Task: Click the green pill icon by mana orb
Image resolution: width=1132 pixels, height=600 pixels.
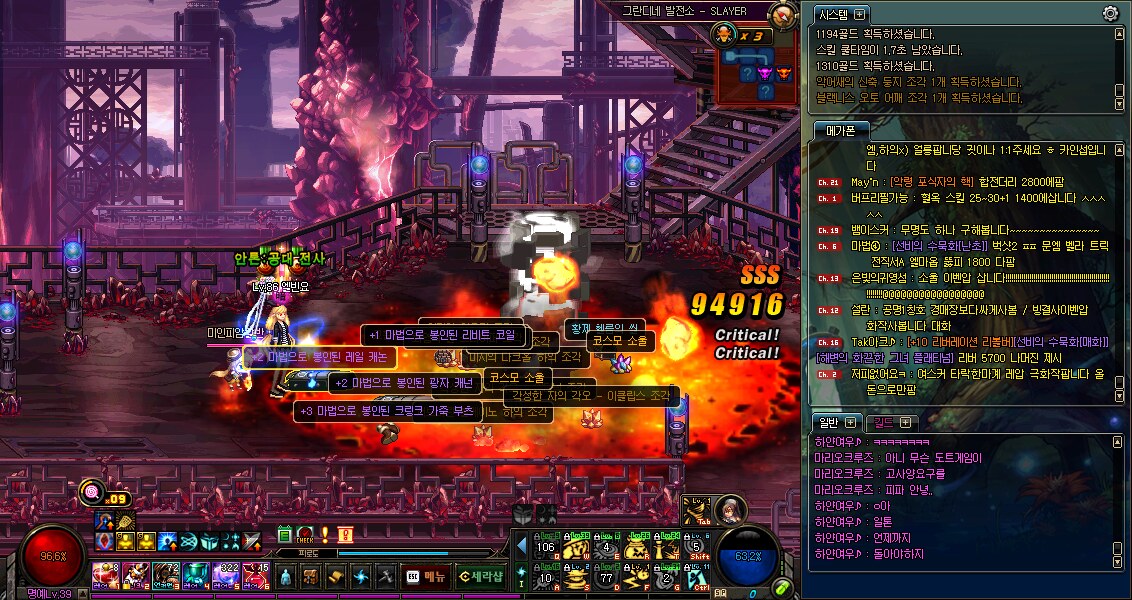Action: pos(784,587)
